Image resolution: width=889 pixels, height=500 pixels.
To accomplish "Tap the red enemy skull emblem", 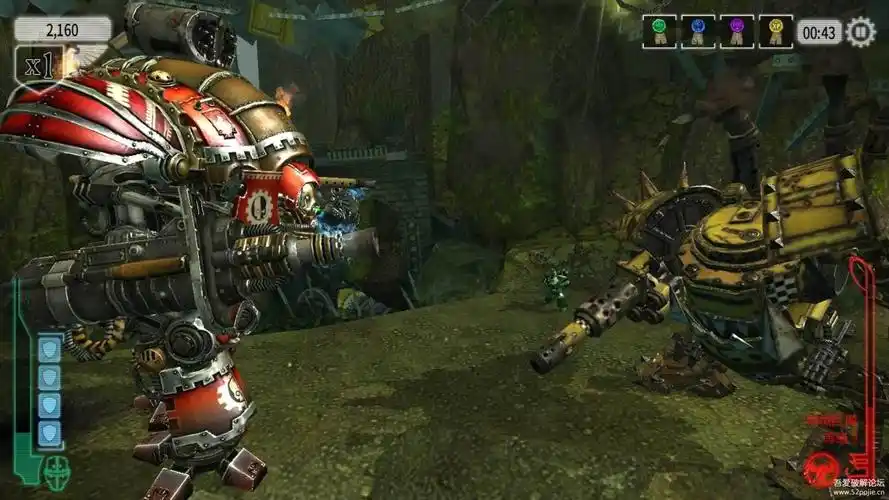I will [826, 468].
